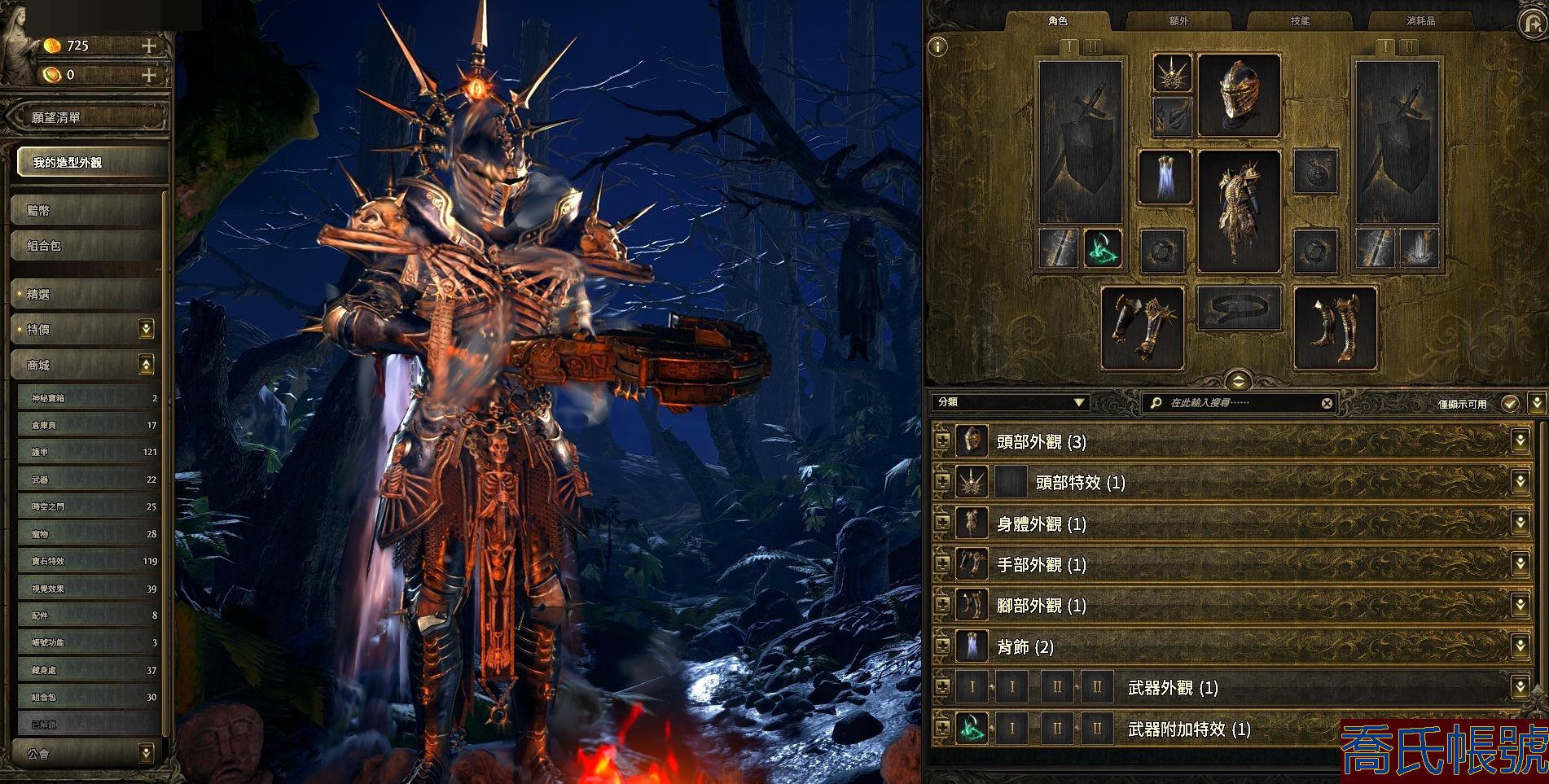Viewport: 1549px width, 784px height.
Task: Select 我的造型外觀 menu entry
Action: 90,163
